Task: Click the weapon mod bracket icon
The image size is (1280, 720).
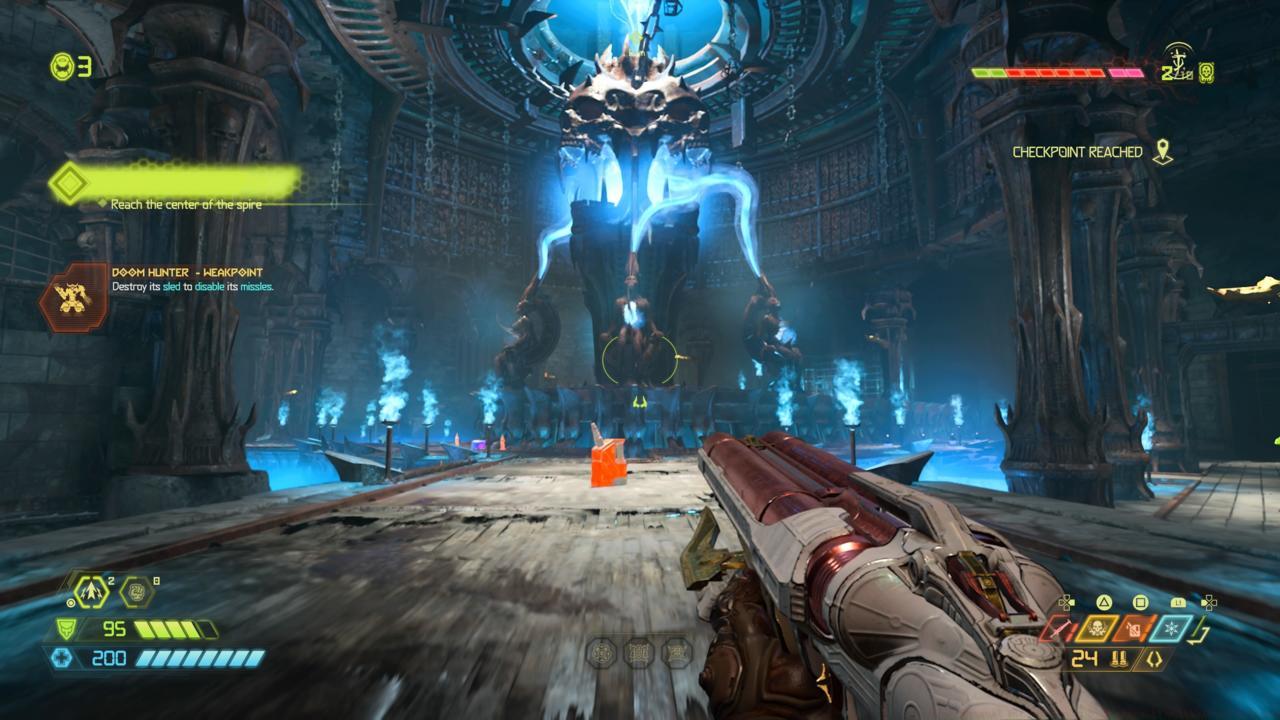Action: pos(1154,659)
